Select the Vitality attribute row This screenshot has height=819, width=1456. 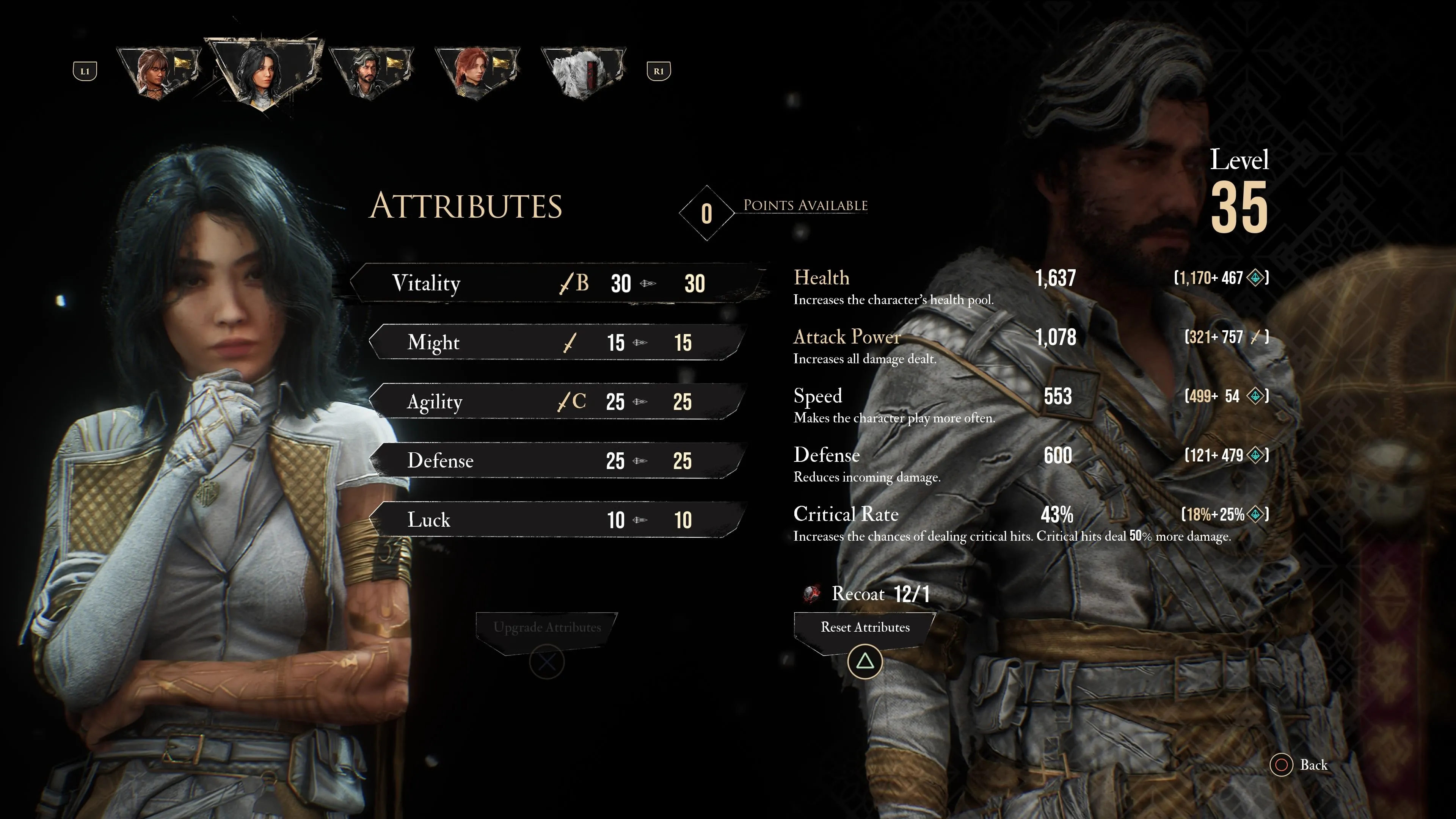557,283
